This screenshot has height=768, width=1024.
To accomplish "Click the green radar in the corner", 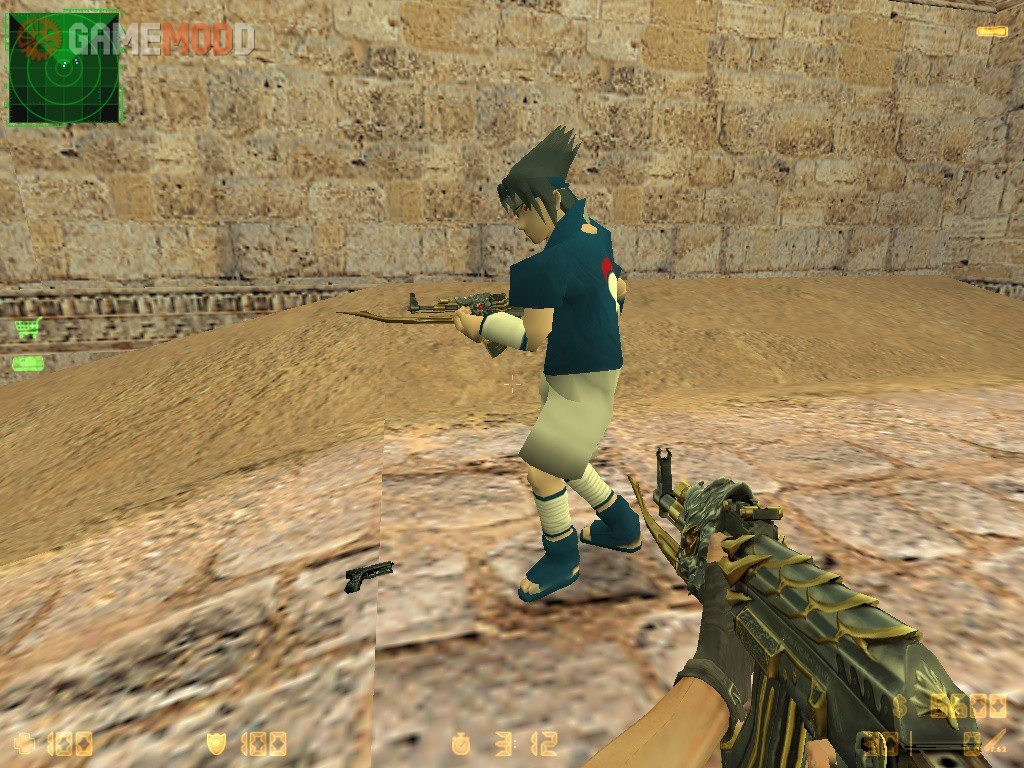I will (64, 67).
